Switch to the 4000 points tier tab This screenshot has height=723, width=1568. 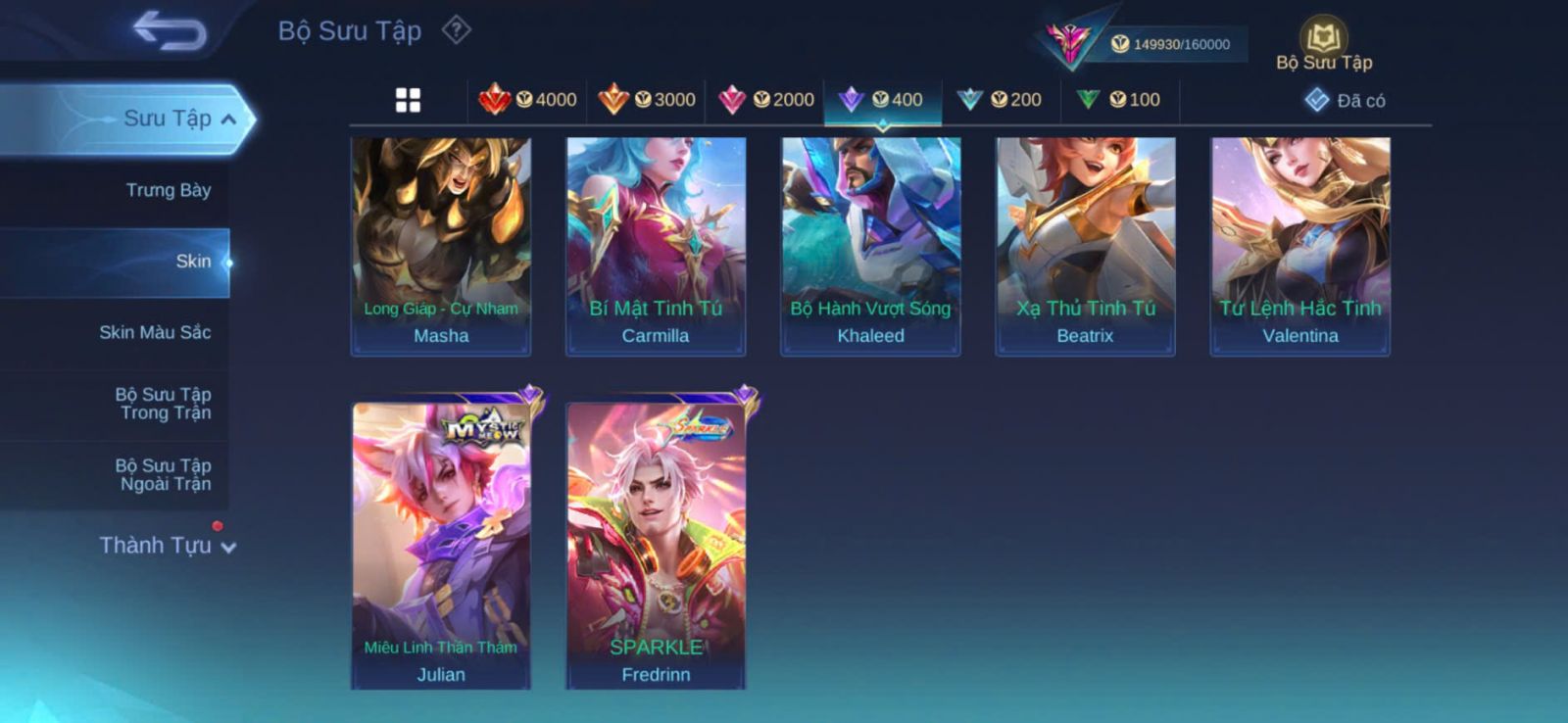pyautogui.click(x=527, y=100)
